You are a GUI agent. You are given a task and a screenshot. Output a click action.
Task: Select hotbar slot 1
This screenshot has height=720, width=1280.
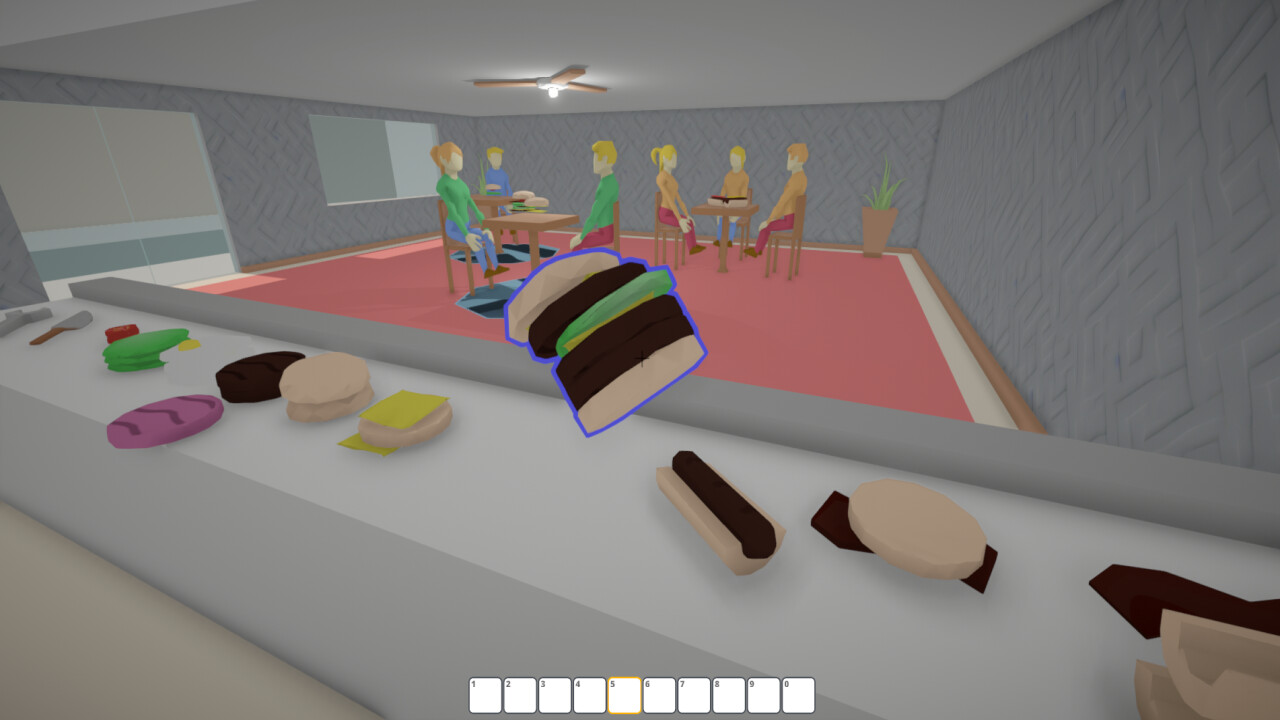click(x=483, y=692)
